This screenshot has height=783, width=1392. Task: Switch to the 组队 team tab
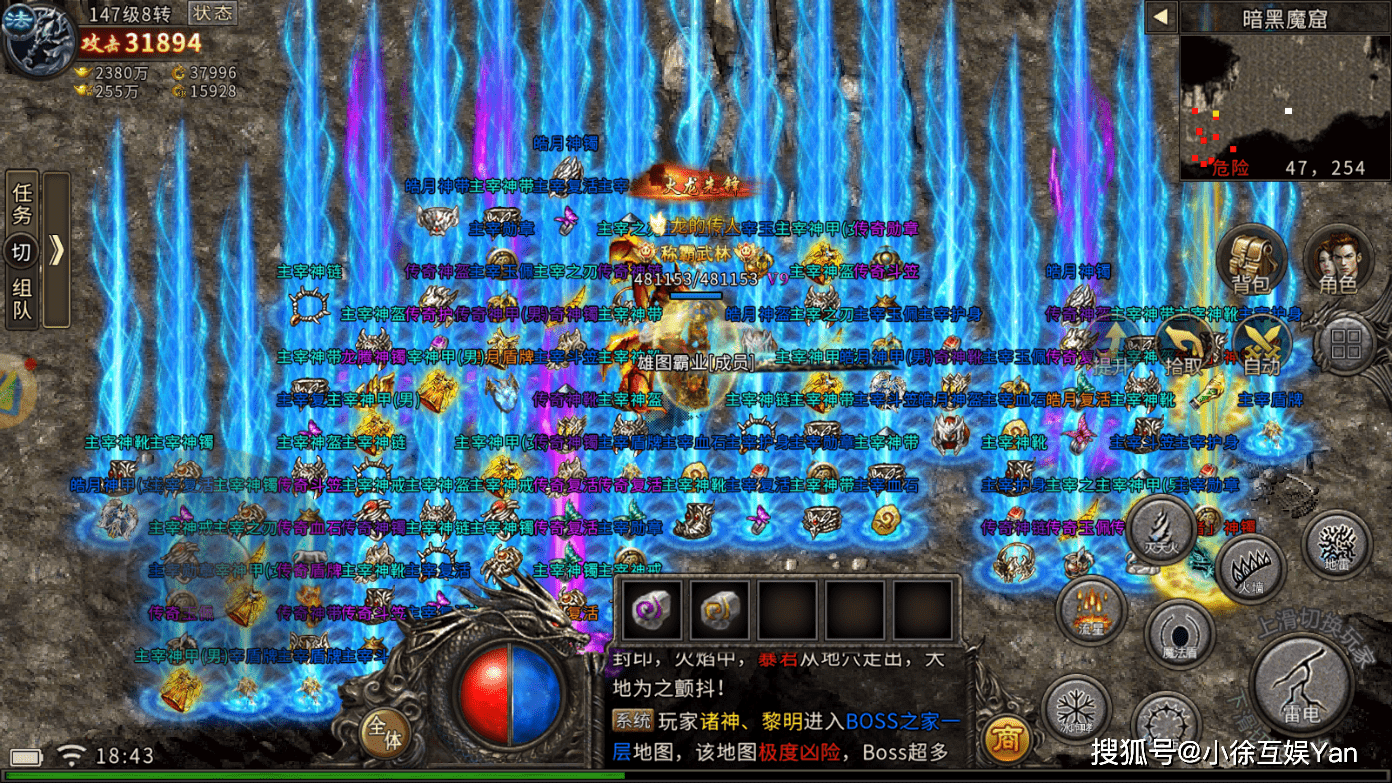tap(22, 300)
